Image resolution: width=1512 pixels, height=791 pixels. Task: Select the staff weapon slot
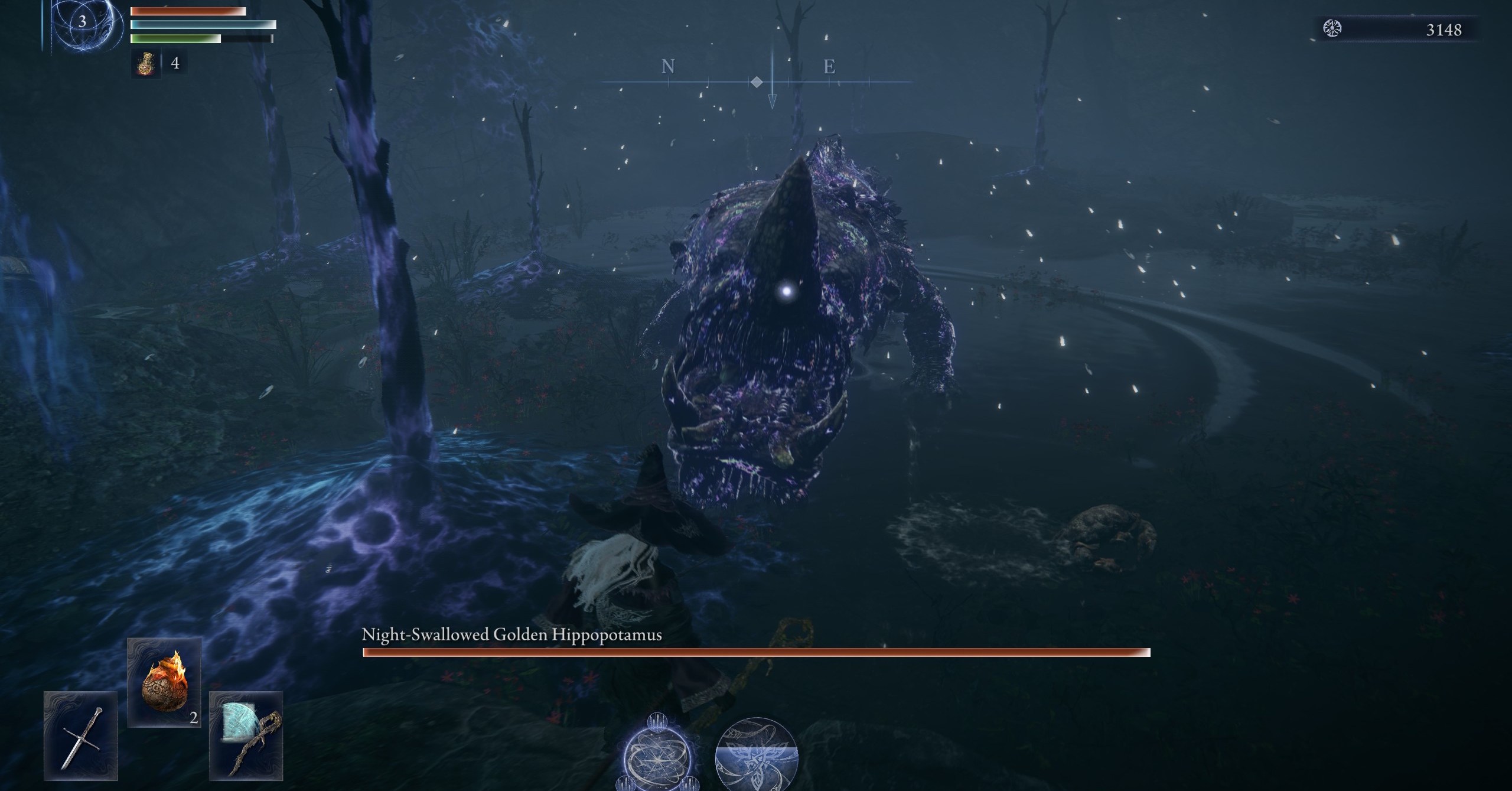(246, 735)
